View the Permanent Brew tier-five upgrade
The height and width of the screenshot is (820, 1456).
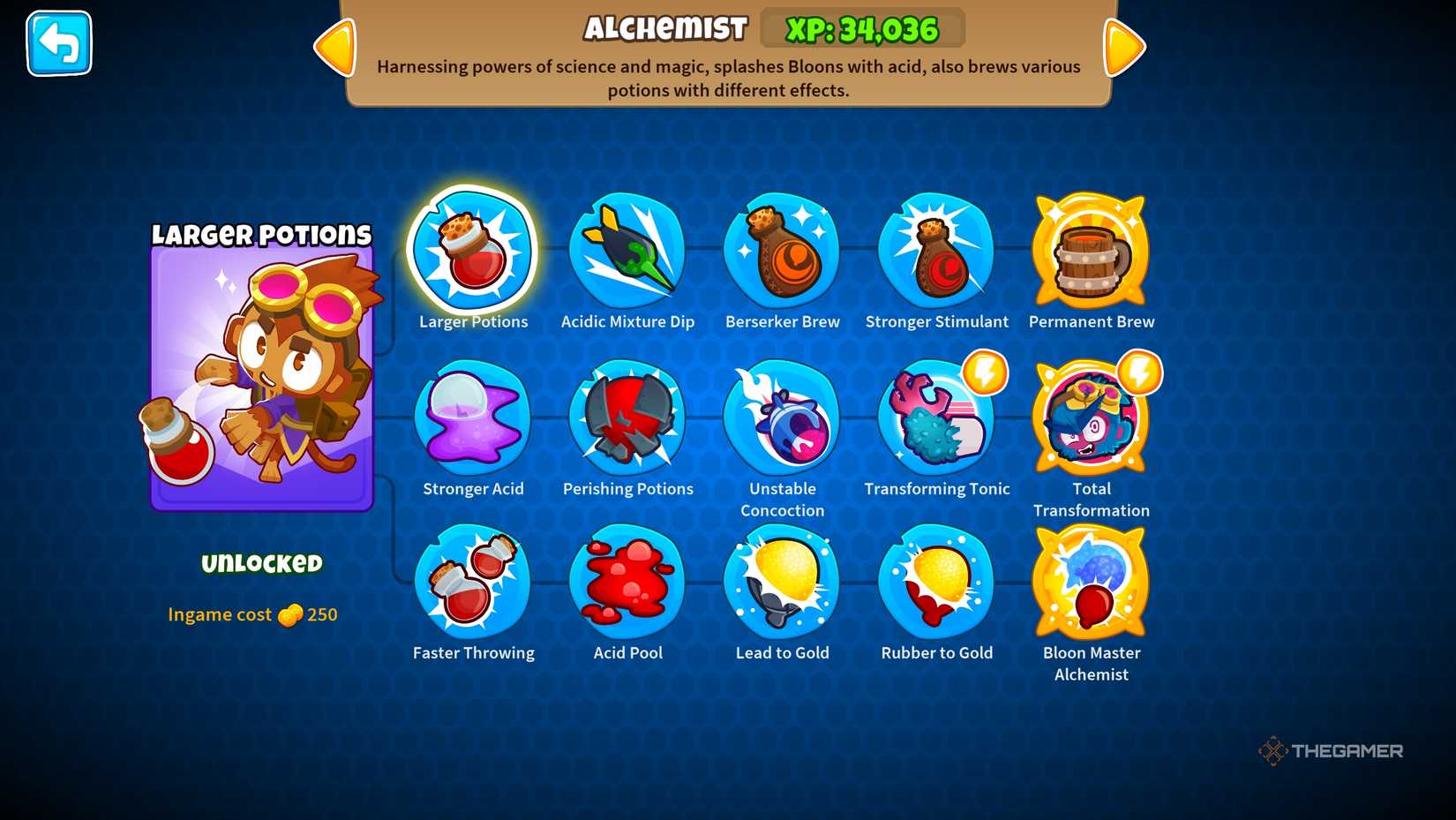(x=1091, y=253)
